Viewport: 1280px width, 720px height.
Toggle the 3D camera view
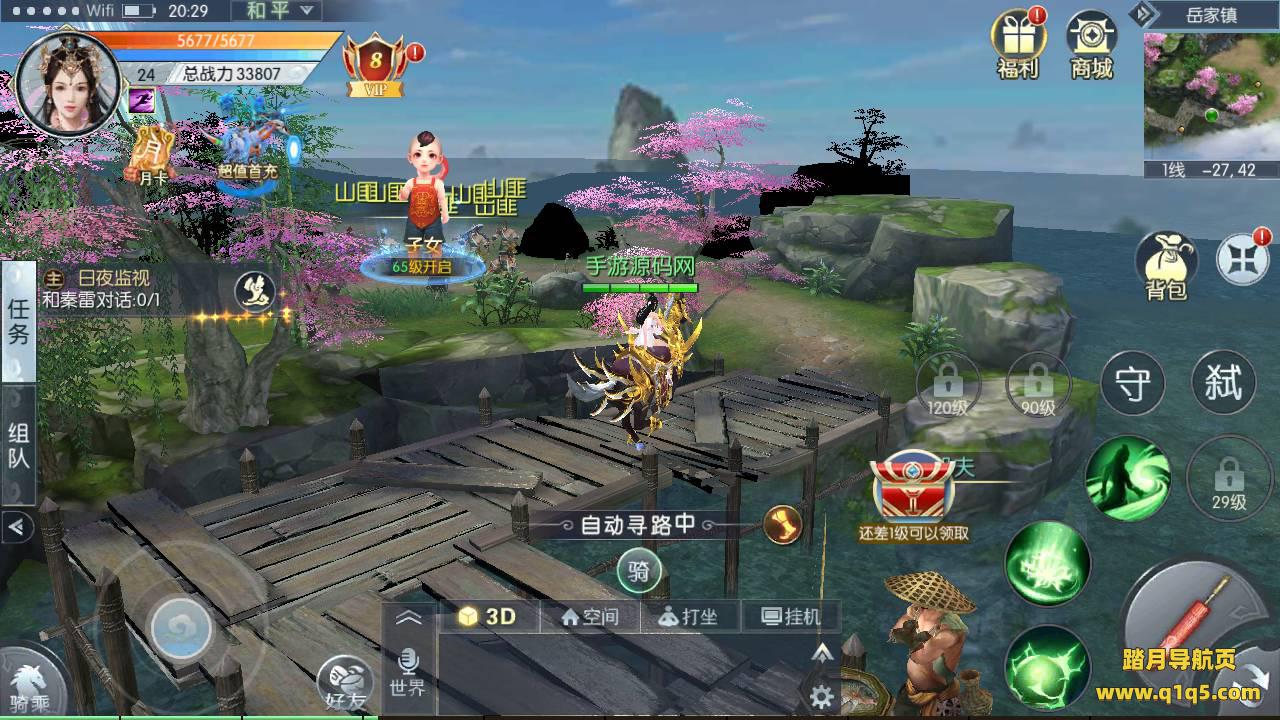point(488,617)
